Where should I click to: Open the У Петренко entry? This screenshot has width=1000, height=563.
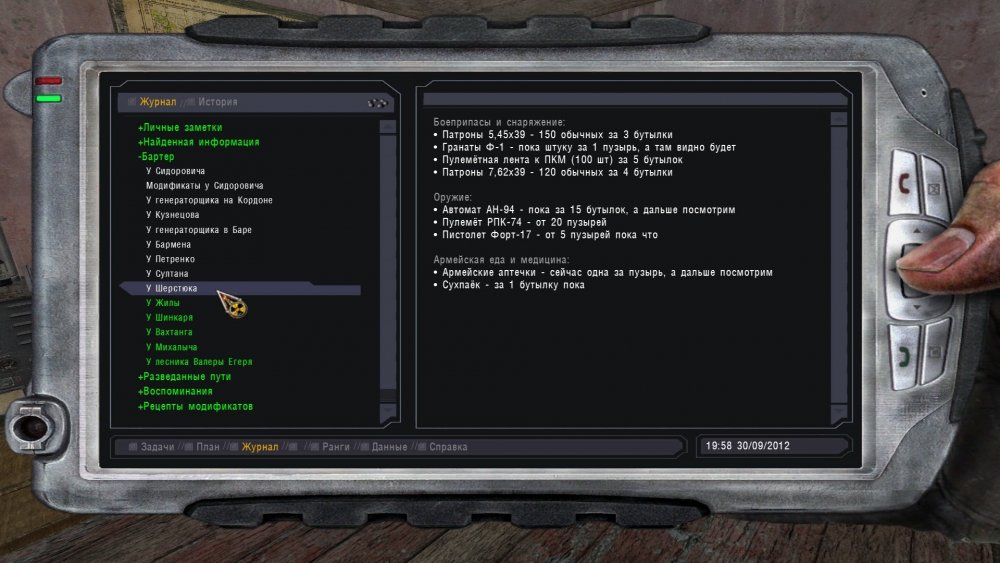tap(170, 259)
